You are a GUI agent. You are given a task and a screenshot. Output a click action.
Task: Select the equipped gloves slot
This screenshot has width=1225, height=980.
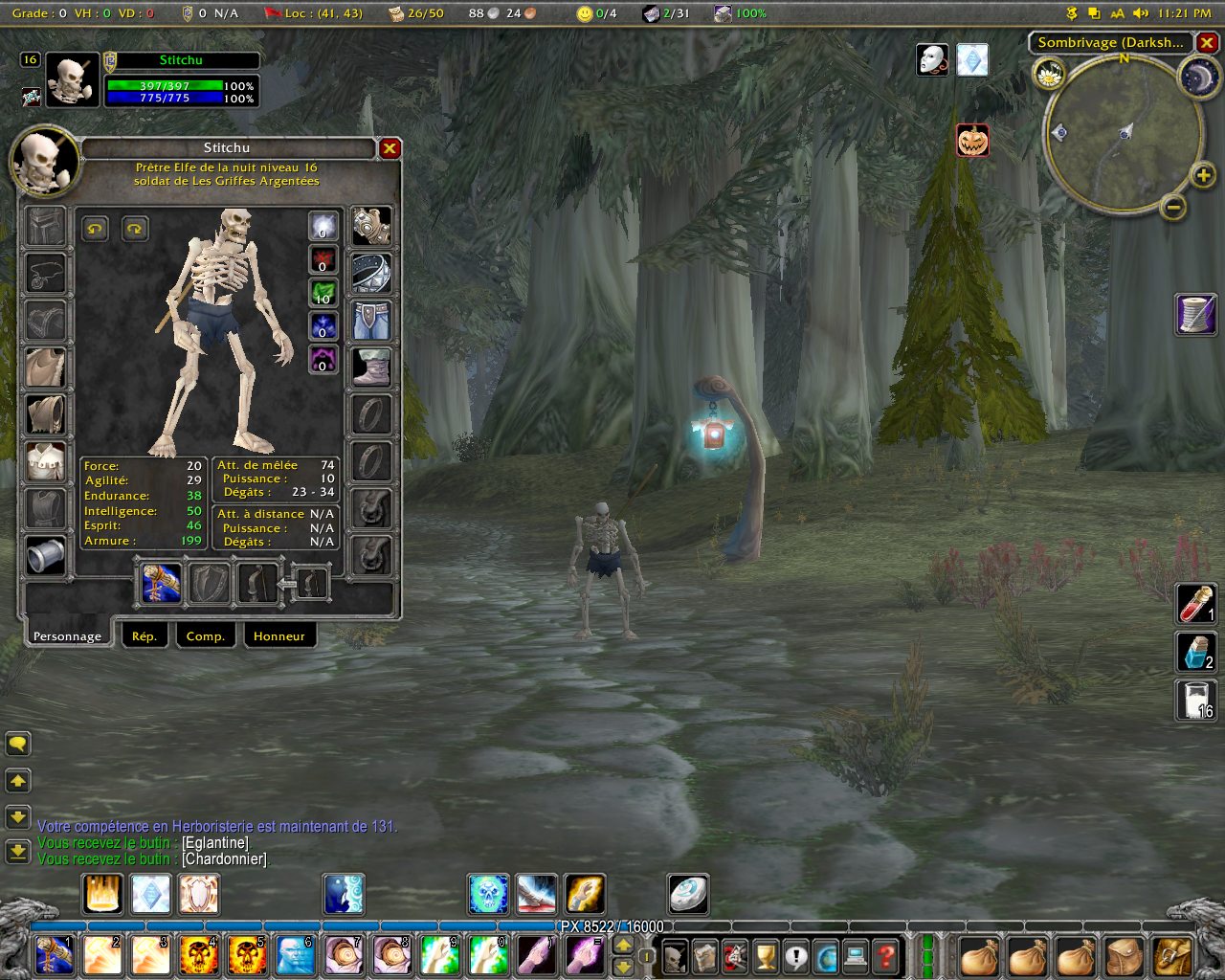pos(371,227)
